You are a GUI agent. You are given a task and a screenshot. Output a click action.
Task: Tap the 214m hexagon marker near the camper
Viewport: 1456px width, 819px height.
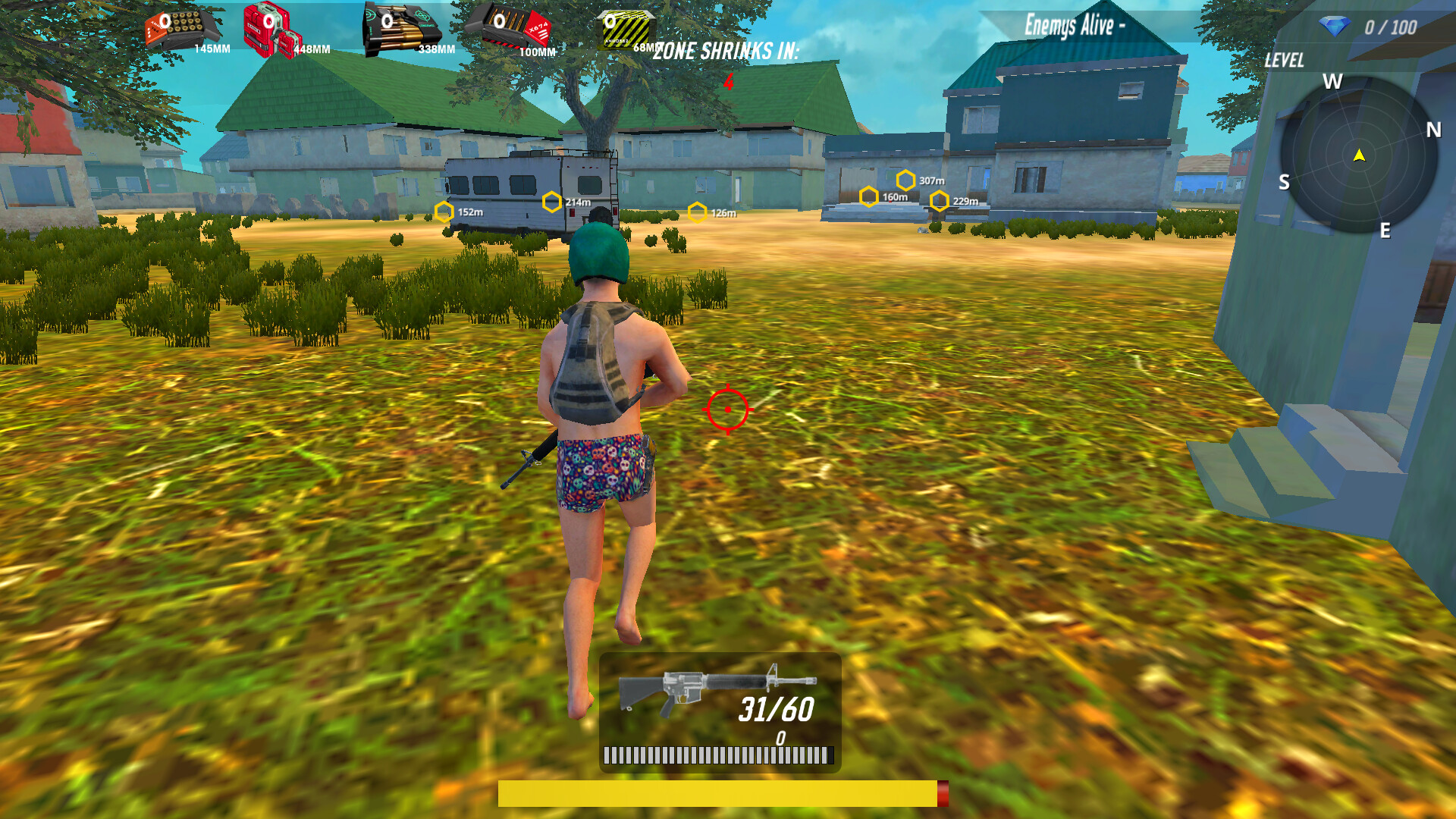tap(551, 201)
